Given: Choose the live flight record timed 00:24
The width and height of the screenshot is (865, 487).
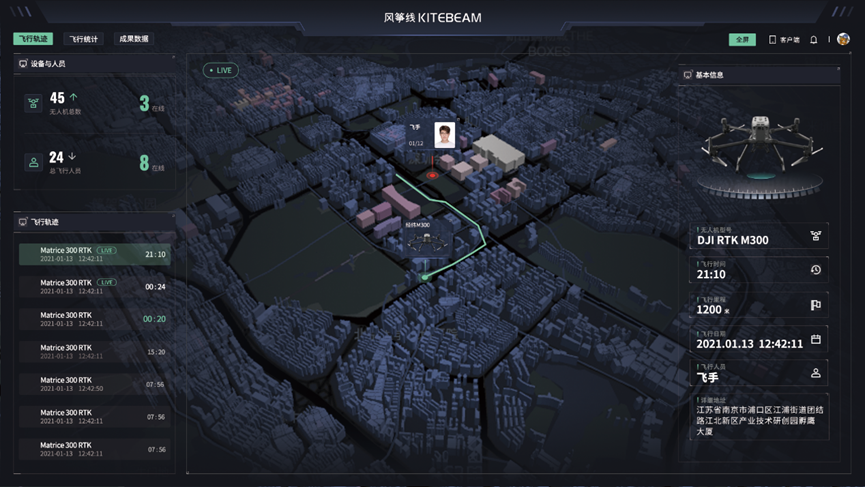Looking at the screenshot, I should point(94,286).
